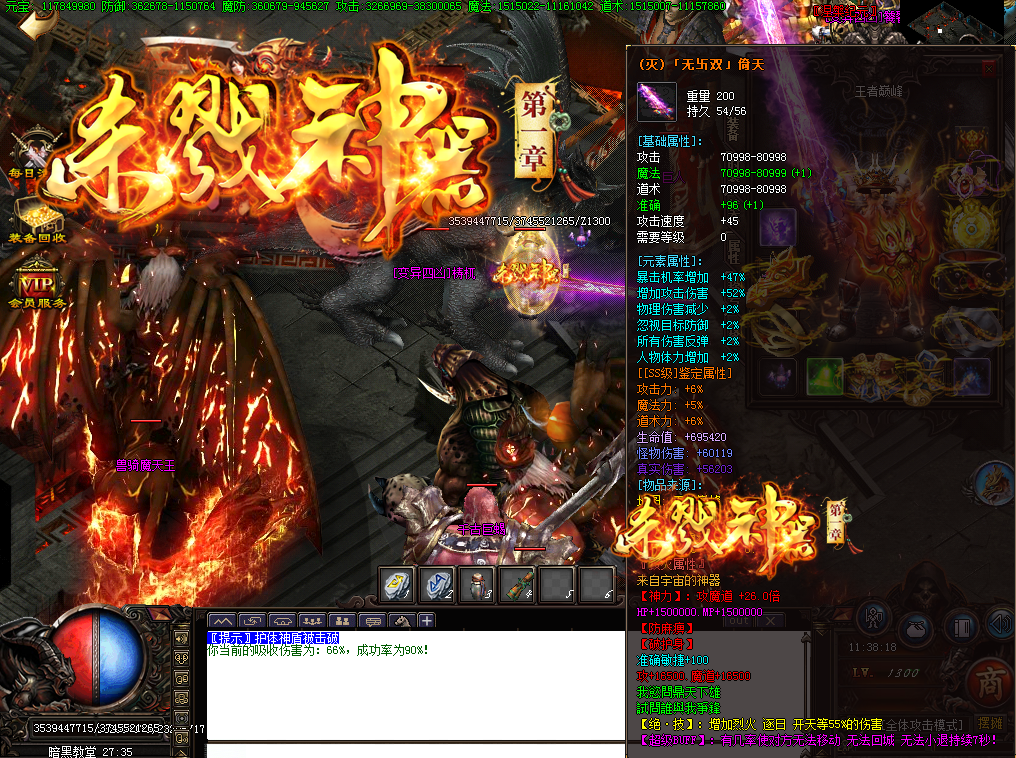Open the character figure icon
Screen dimensions: 1016x758
pos(873,618)
